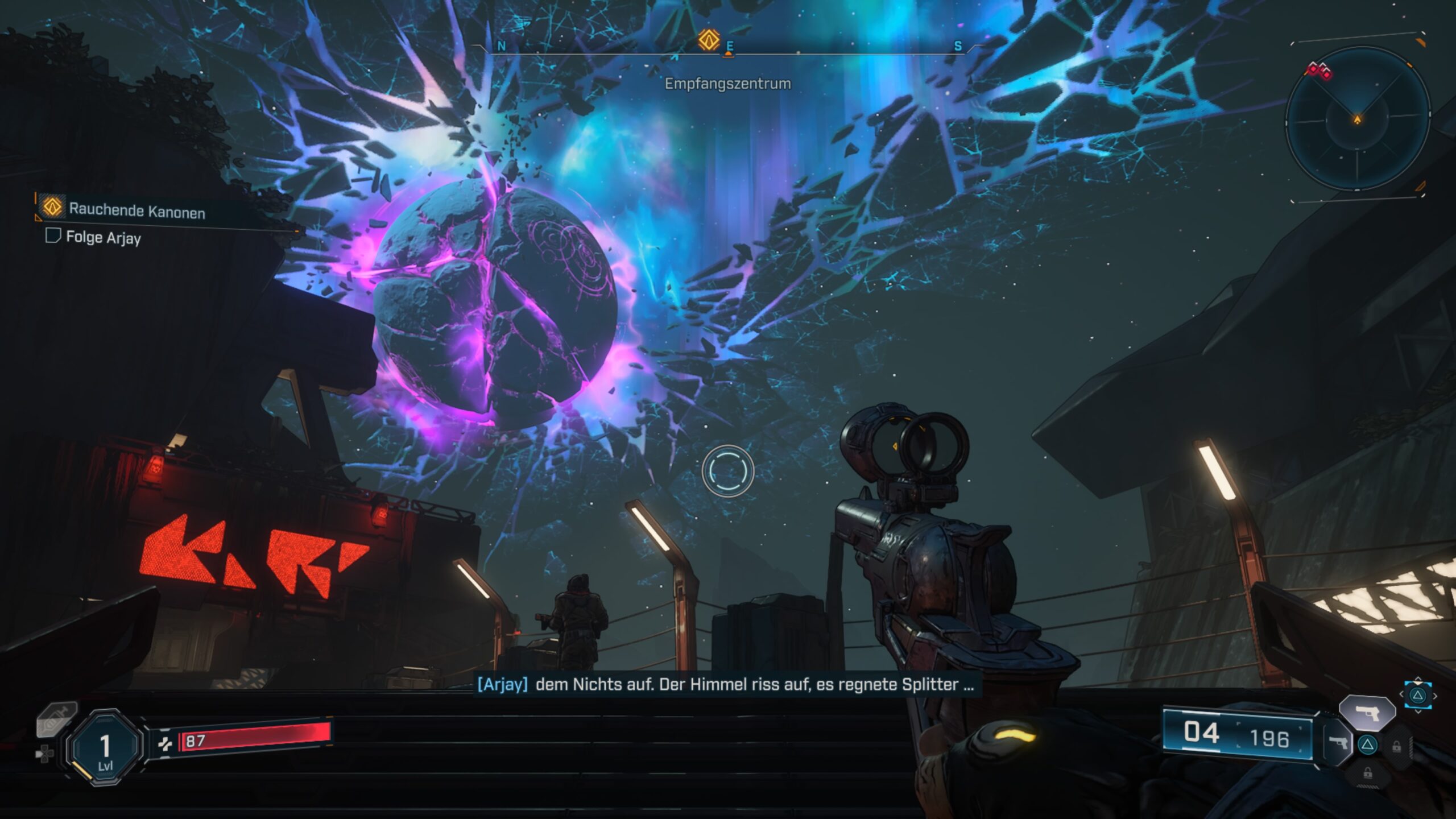
Task: Tick the Folge Arjay objective checkbox
Action: click(53, 235)
